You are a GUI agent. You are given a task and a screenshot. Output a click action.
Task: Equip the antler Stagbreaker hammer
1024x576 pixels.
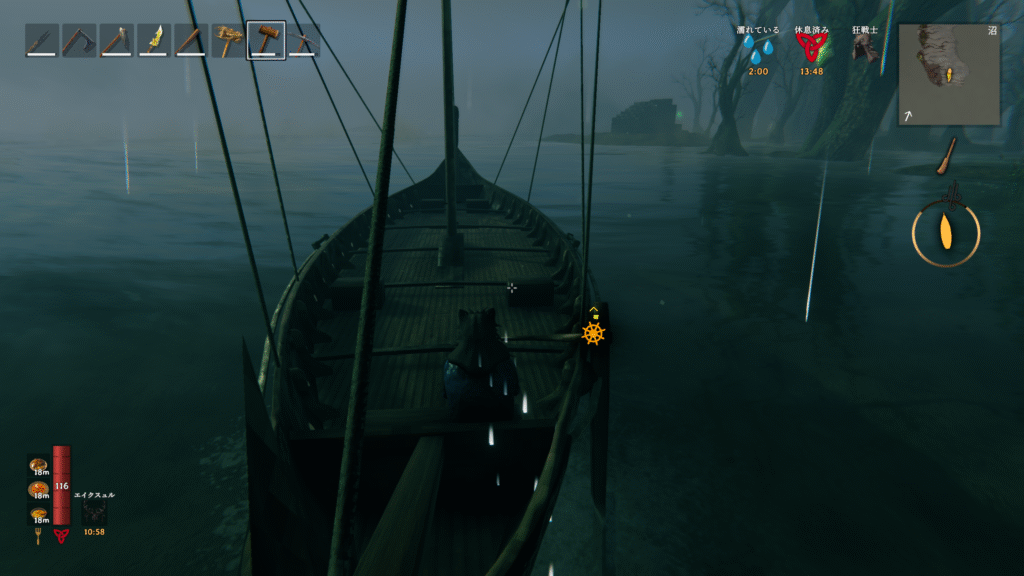coord(229,41)
